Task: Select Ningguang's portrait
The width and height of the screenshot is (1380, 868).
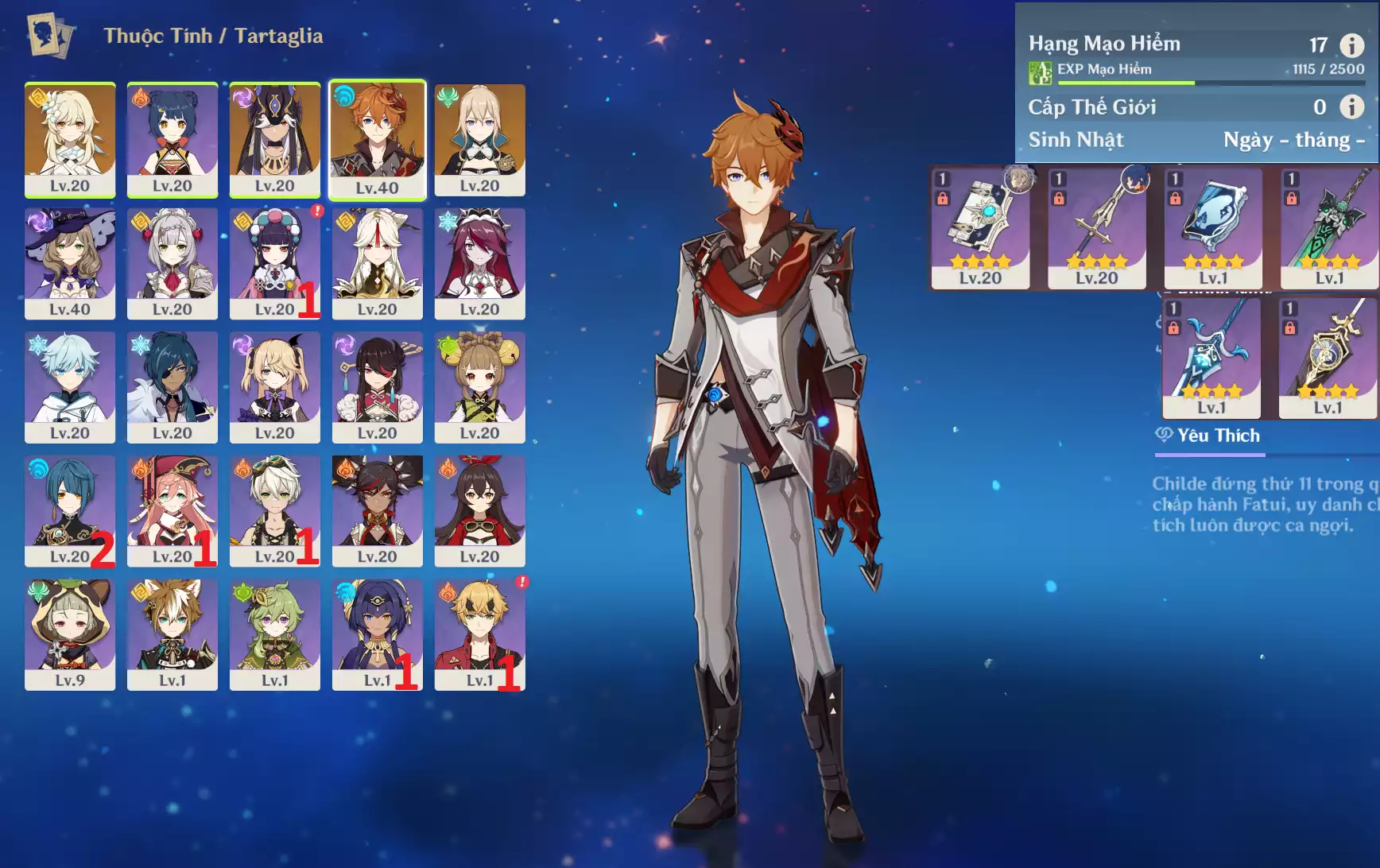Action: click(x=378, y=263)
